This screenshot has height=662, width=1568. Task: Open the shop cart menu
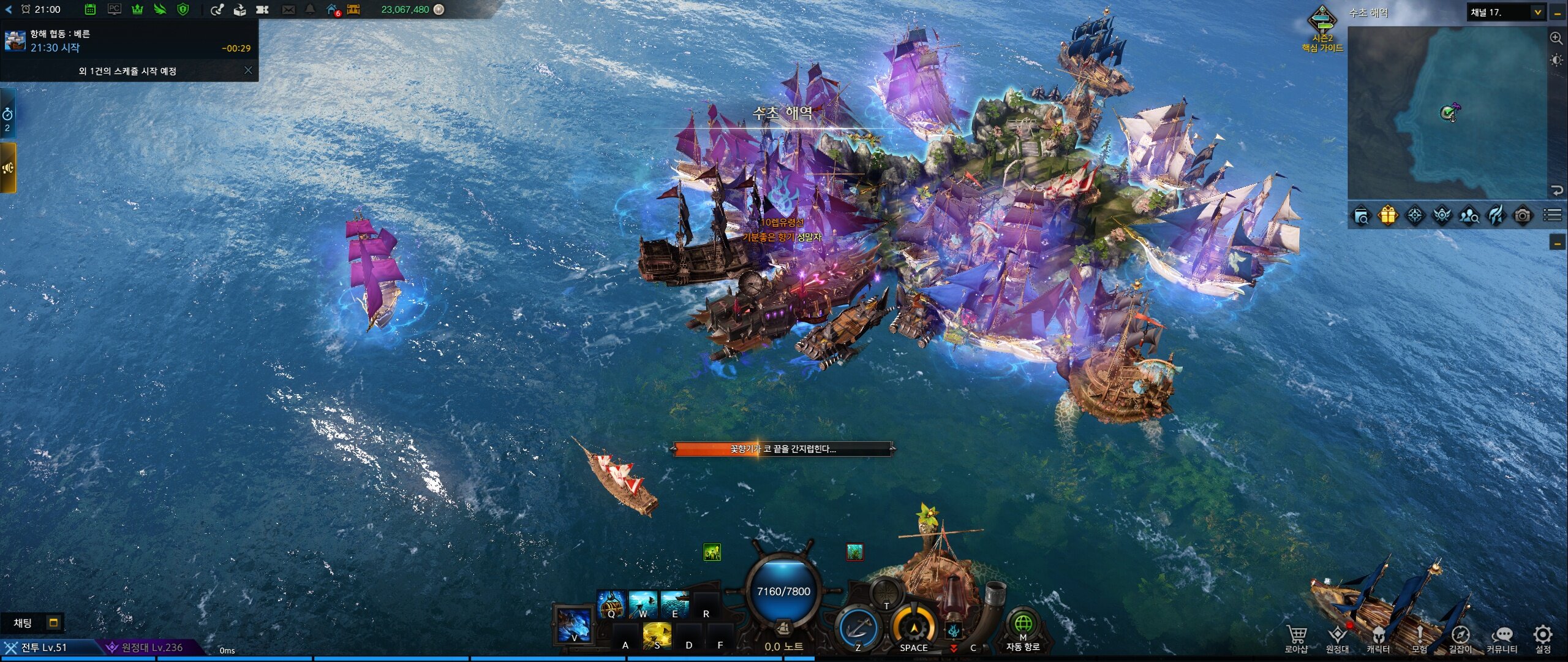[x=1296, y=636]
